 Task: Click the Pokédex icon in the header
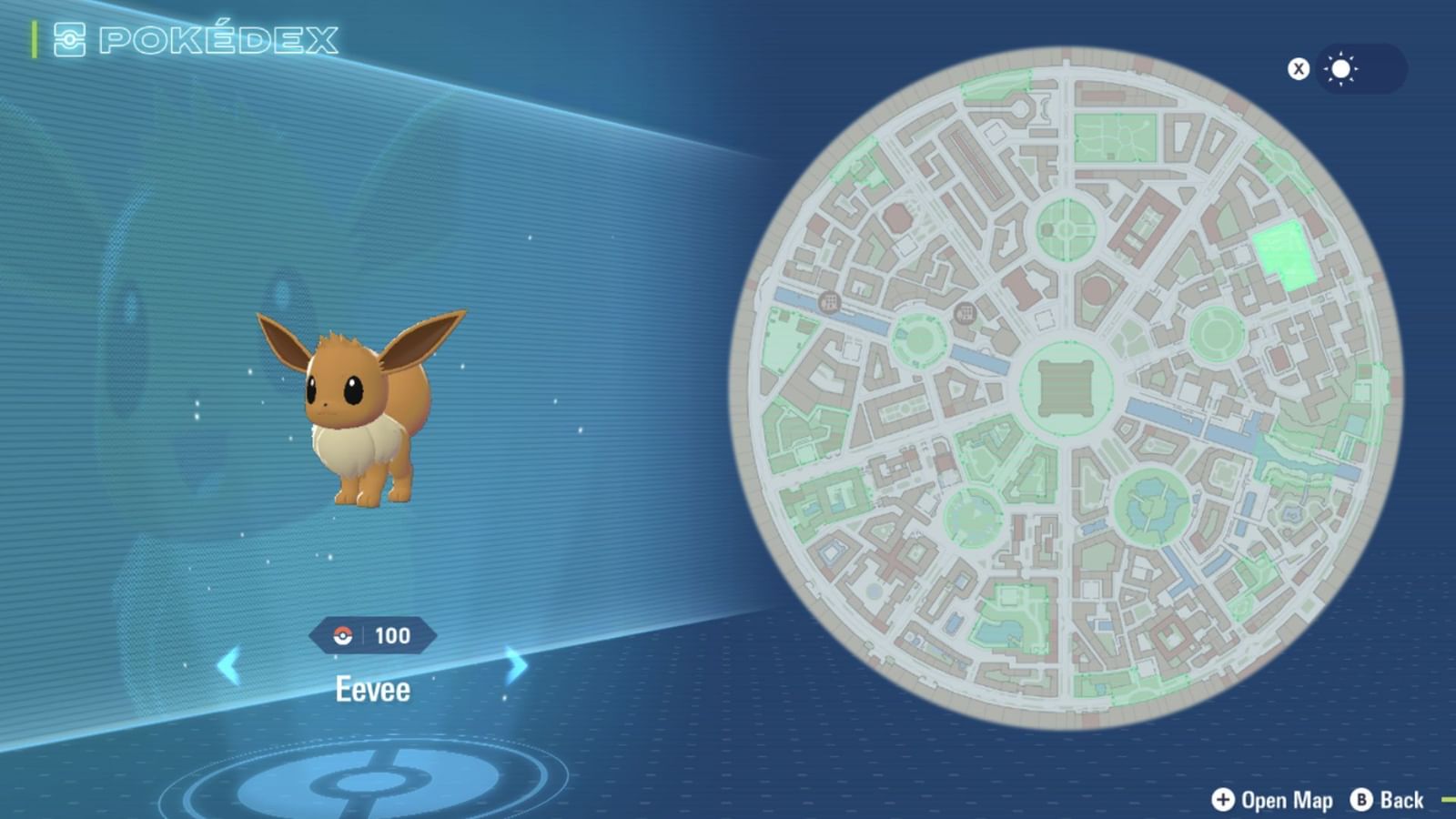click(x=69, y=39)
